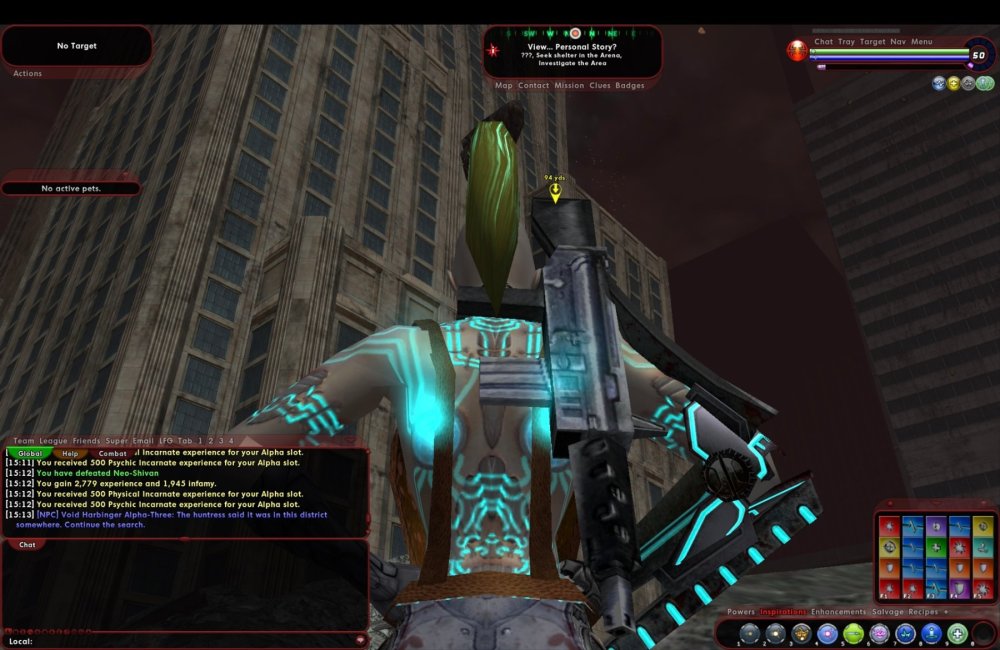Open the Contact list
Viewport: 1000px width, 650px height.
pyautogui.click(x=533, y=86)
